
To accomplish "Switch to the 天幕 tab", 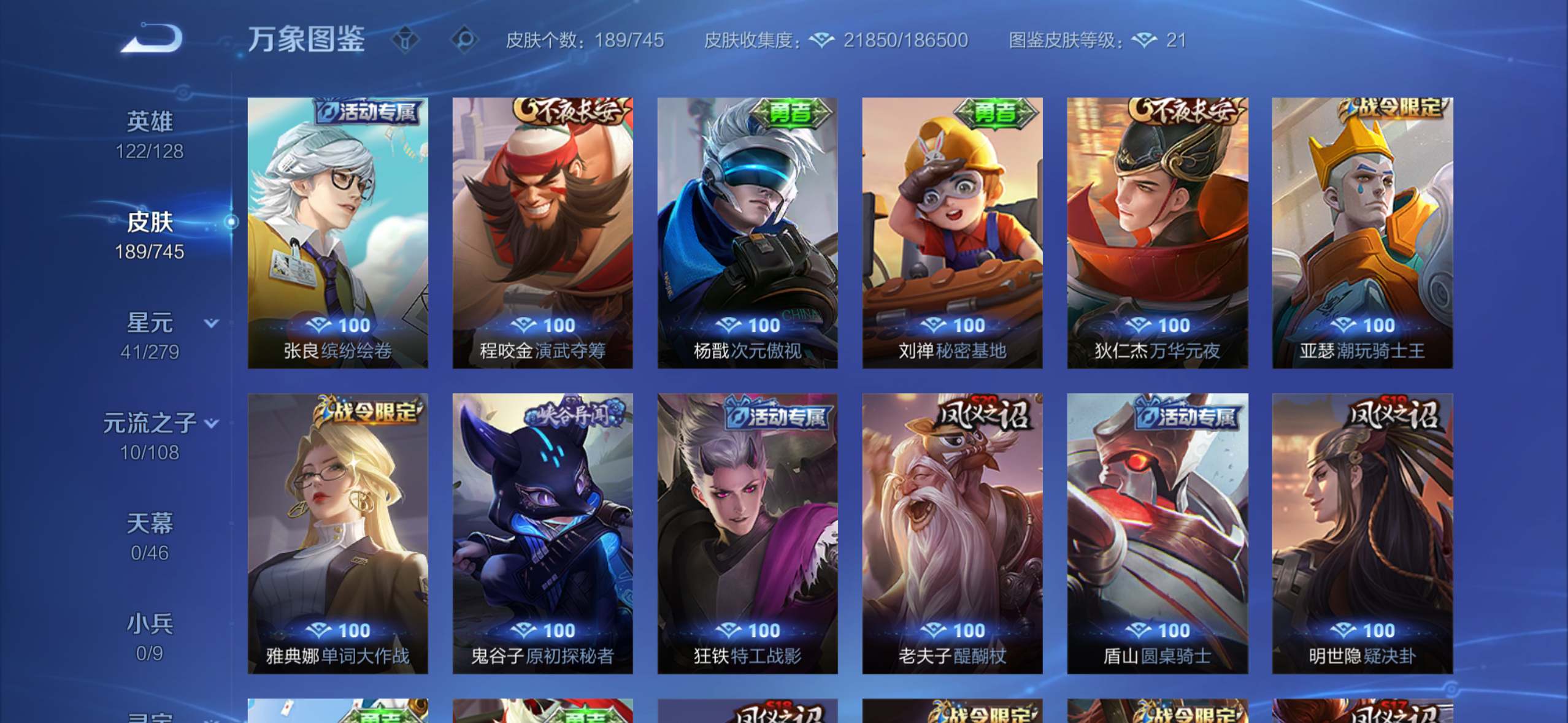I will coord(150,537).
